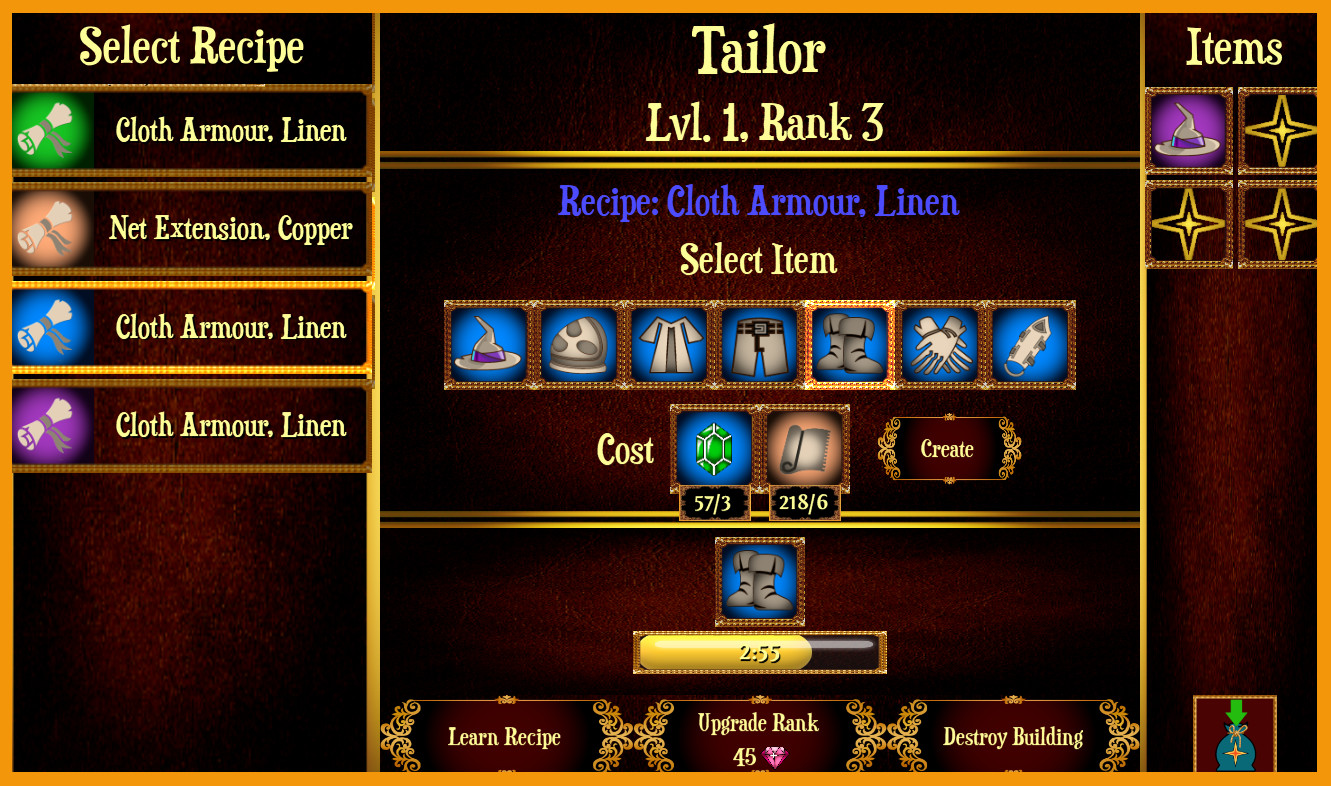
Task: Select the crafted purple hat in Items
Action: pos(1189,131)
